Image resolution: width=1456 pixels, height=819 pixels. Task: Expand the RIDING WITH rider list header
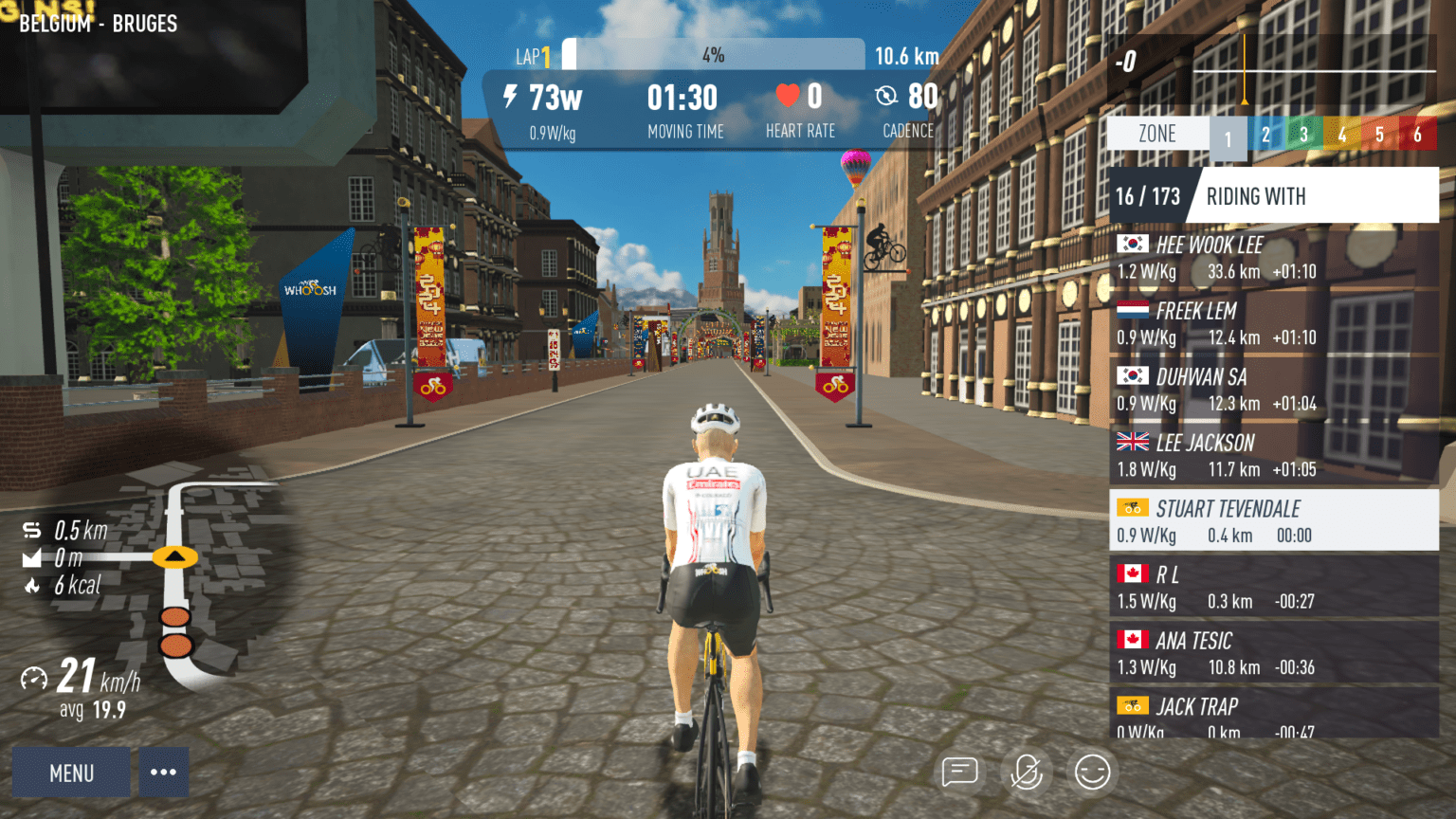1256,195
